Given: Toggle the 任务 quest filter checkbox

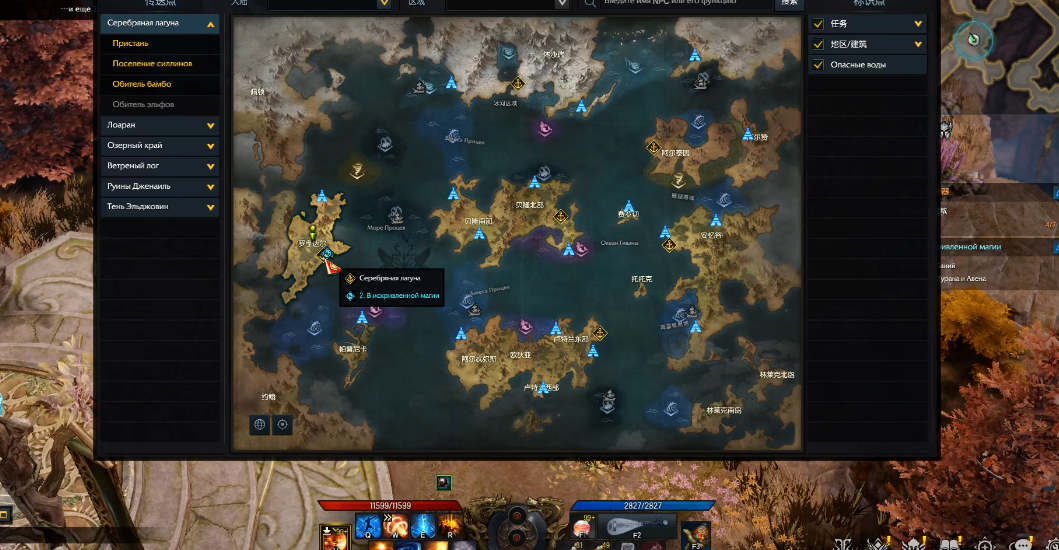Looking at the screenshot, I should (819, 24).
